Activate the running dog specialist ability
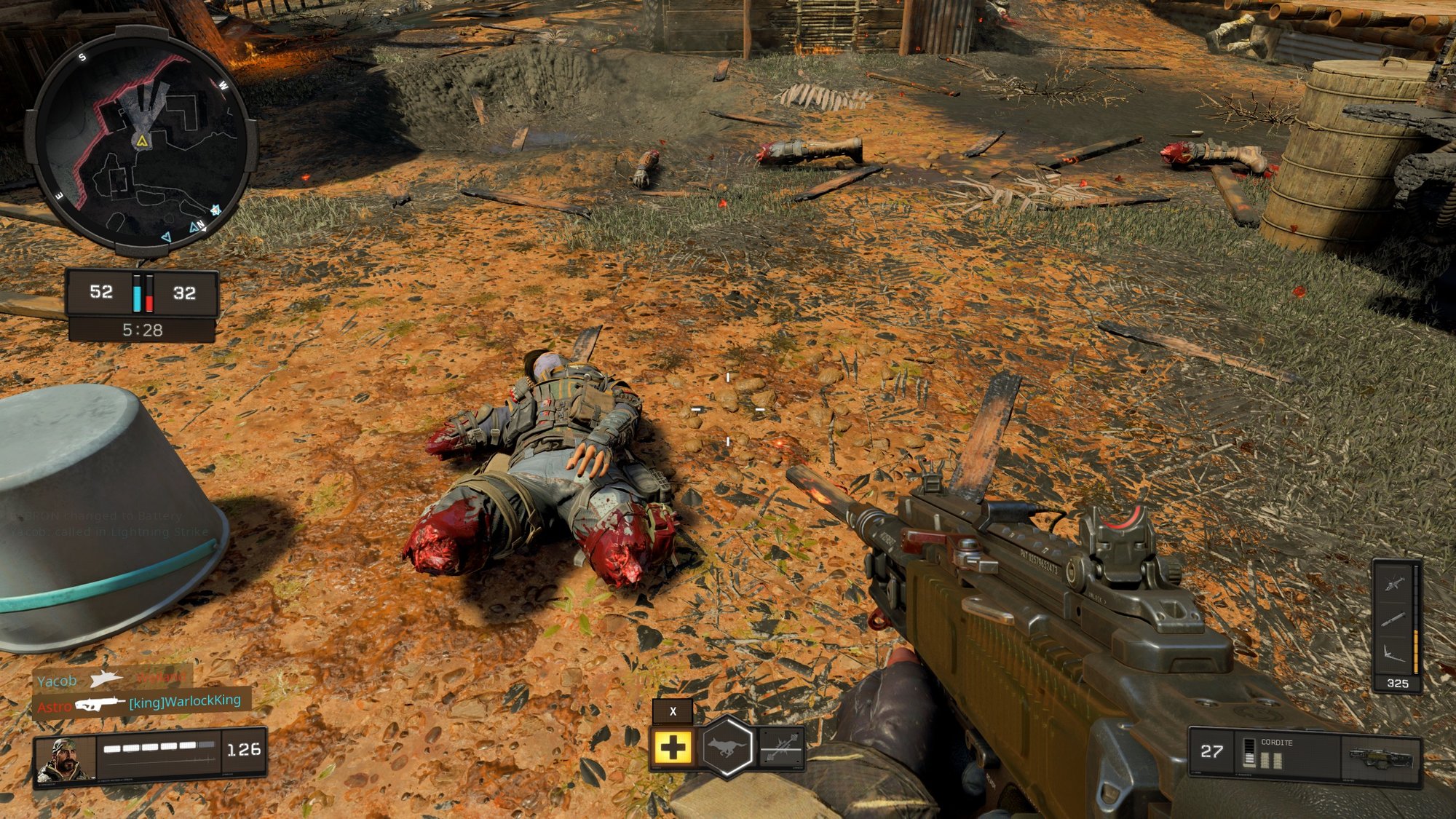Screen dimensions: 1456x819 tap(727, 747)
